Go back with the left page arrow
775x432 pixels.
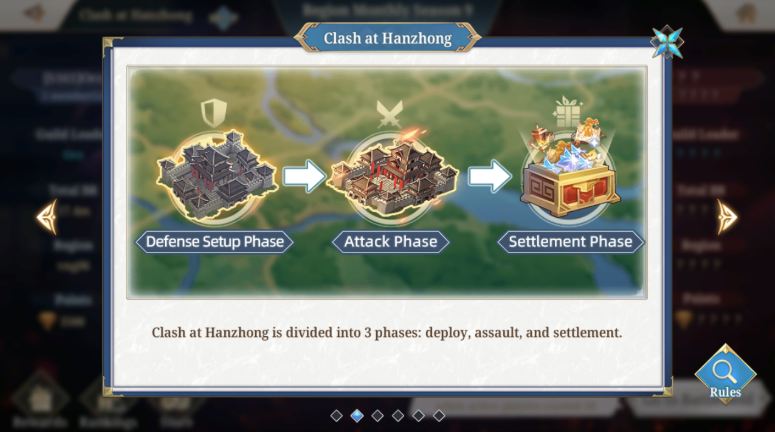[46, 216]
